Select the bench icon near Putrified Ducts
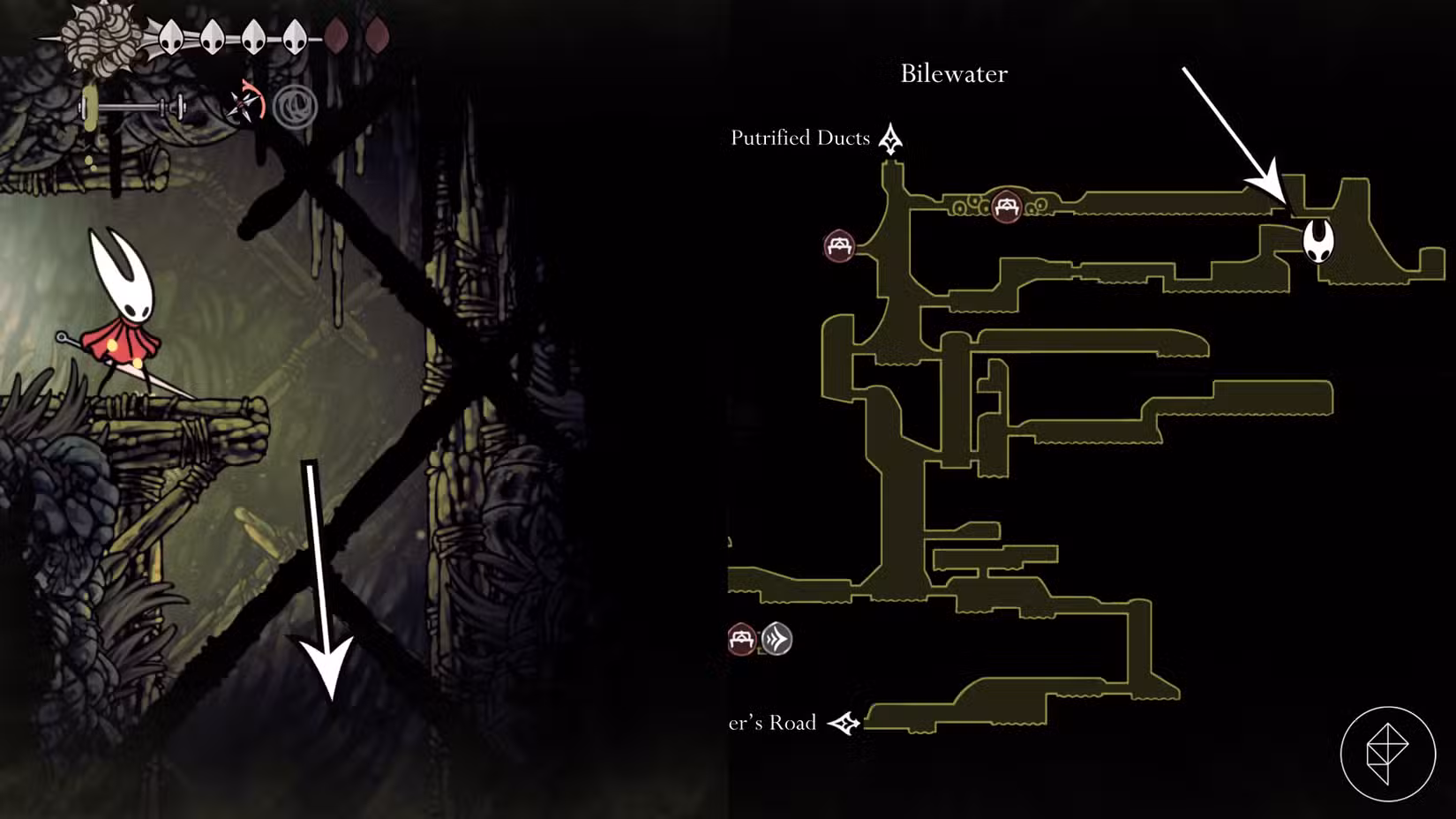Viewport: 1456px width, 819px height. (x=840, y=246)
